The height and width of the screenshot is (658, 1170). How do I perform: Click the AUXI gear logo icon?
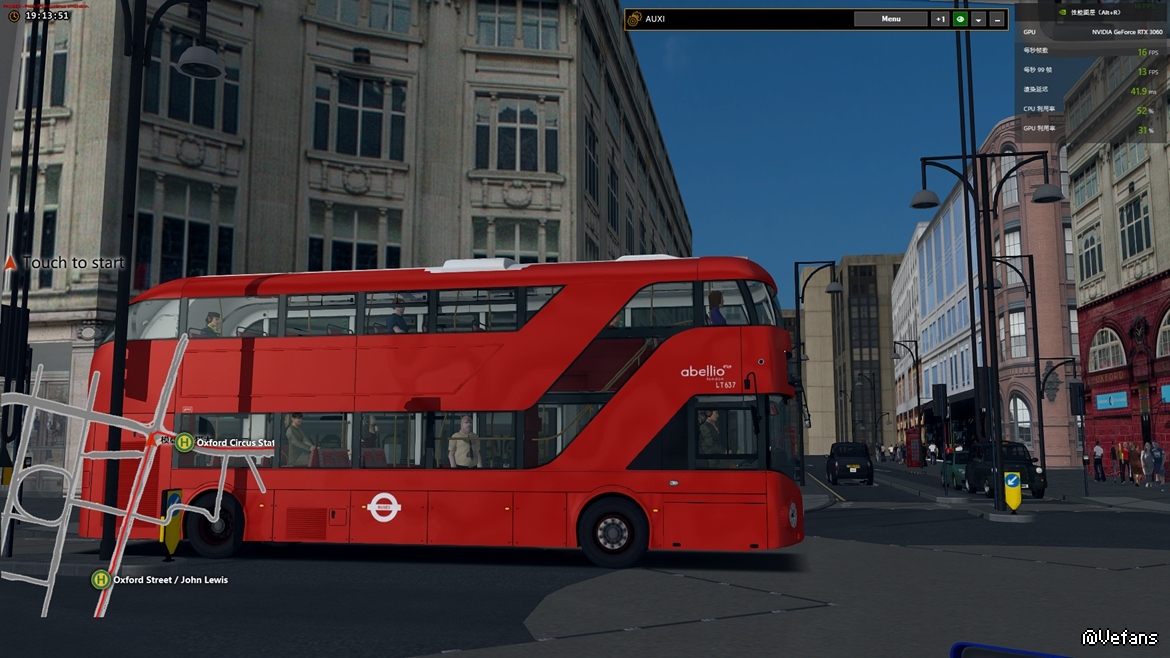[x=634, y=19]
